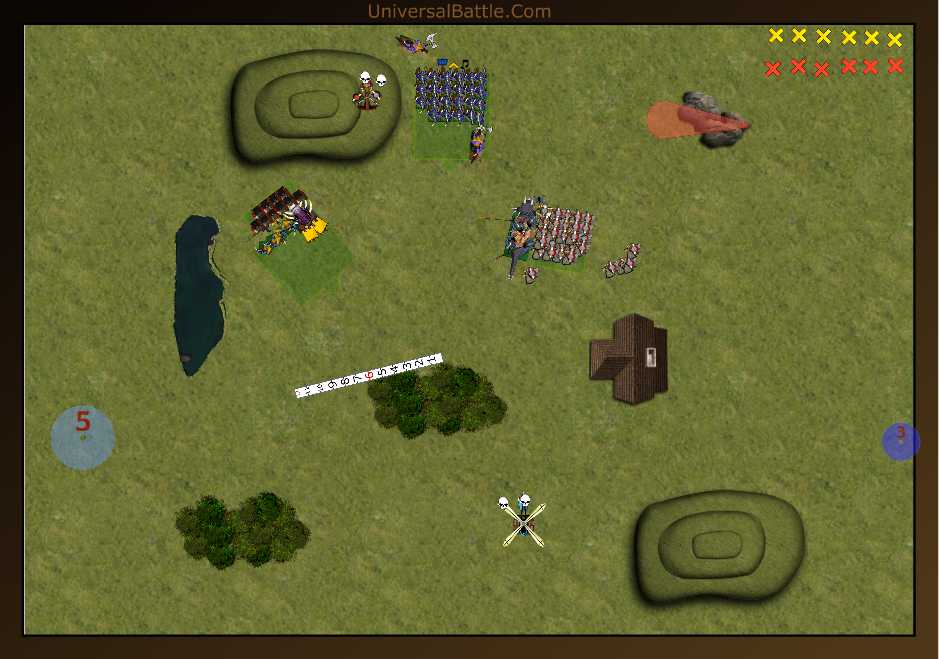The height and width of the screenshot is (659, 939).
Task: Select the light blue counter showing 5
Action: [83, 437]
